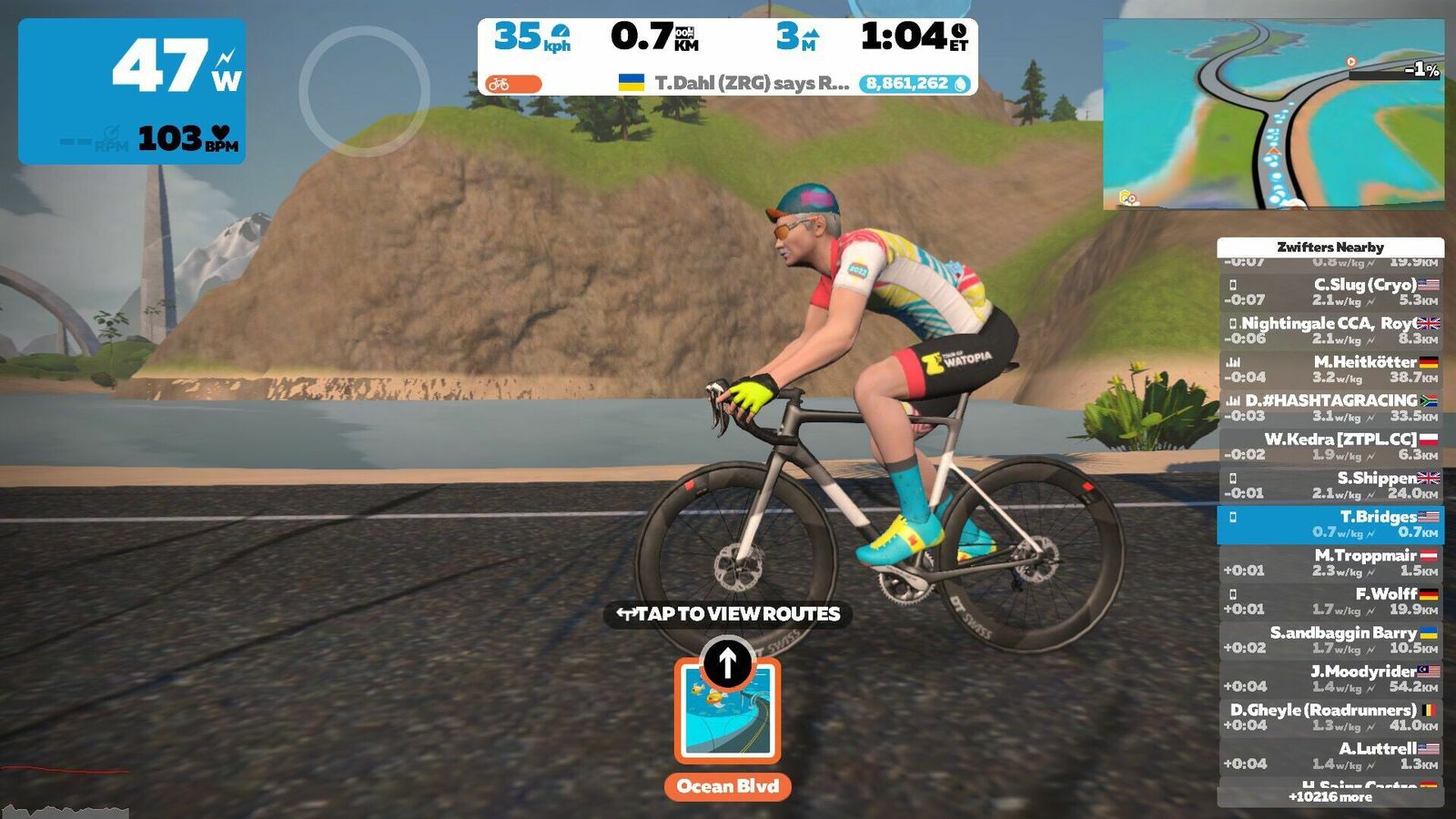Show the +10216 more riders
The image size is (1456, 819).
tap(1330, 797)
